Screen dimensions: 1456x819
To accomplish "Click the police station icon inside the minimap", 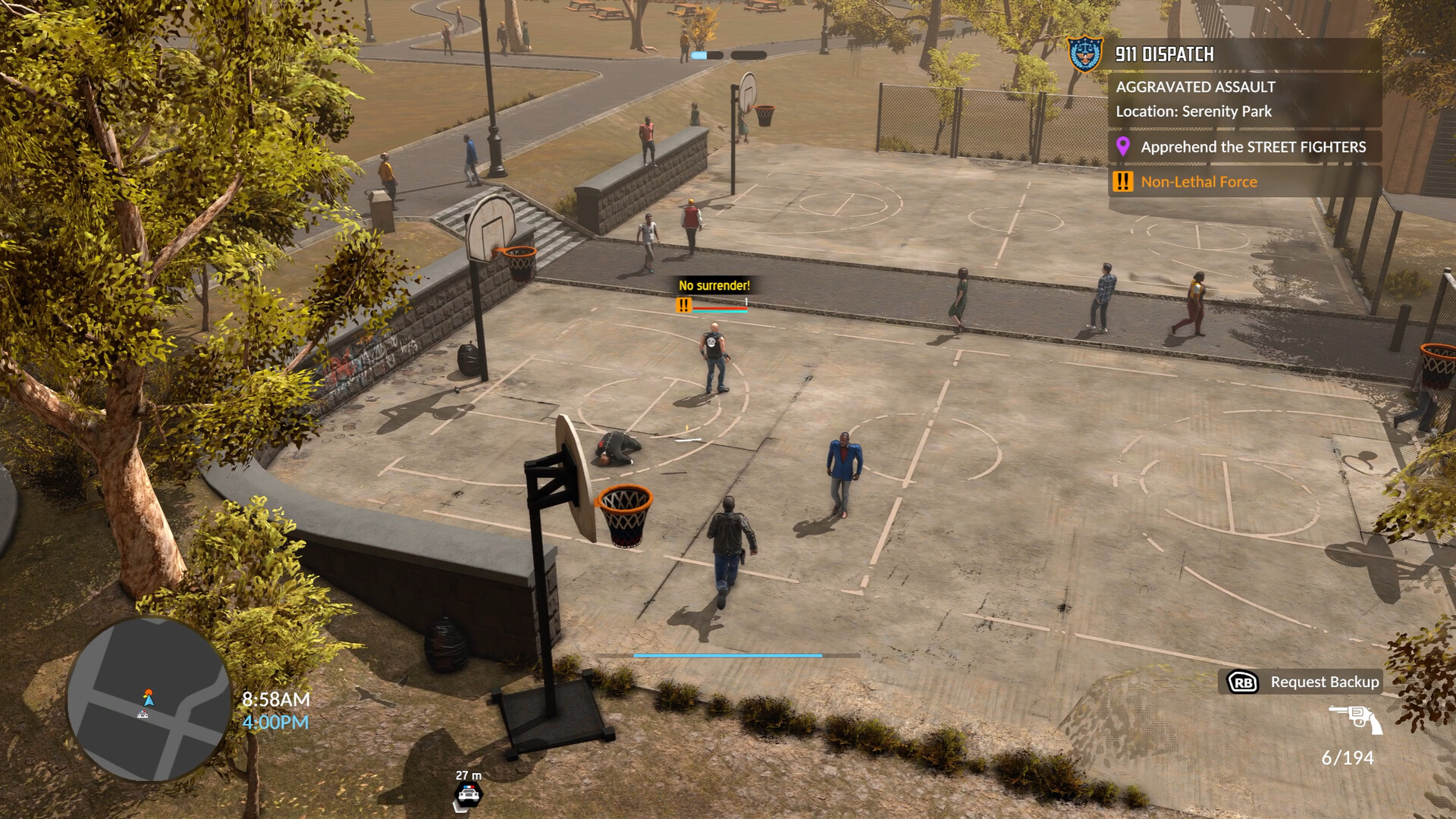I will click(x=144, y=713).
